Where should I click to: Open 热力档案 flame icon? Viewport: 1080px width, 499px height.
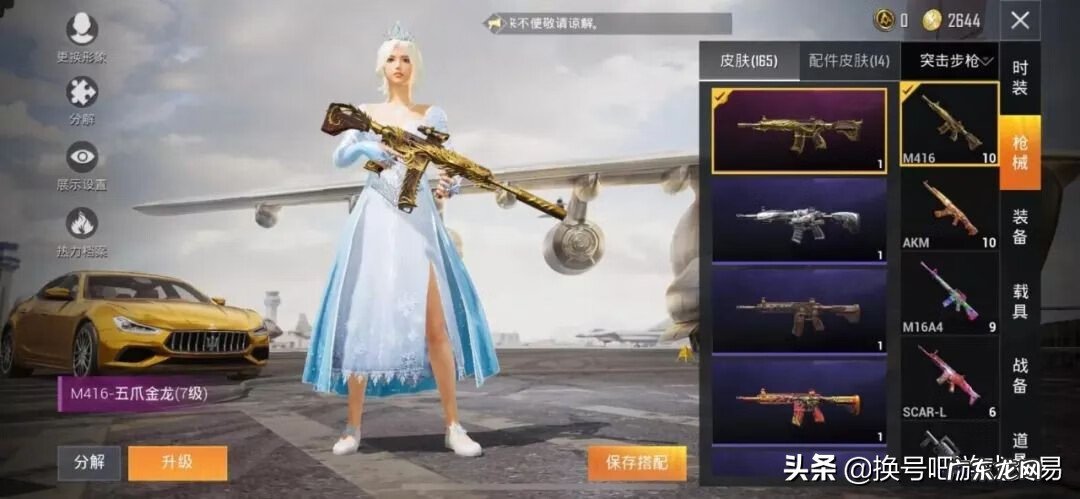click(81, 223)
